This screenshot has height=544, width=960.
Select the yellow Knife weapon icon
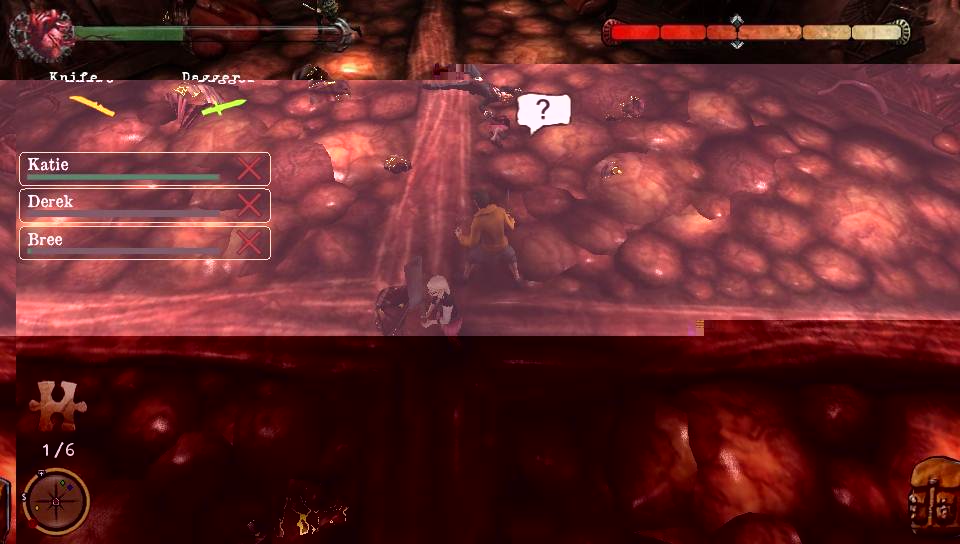click(x=91, y=104)
